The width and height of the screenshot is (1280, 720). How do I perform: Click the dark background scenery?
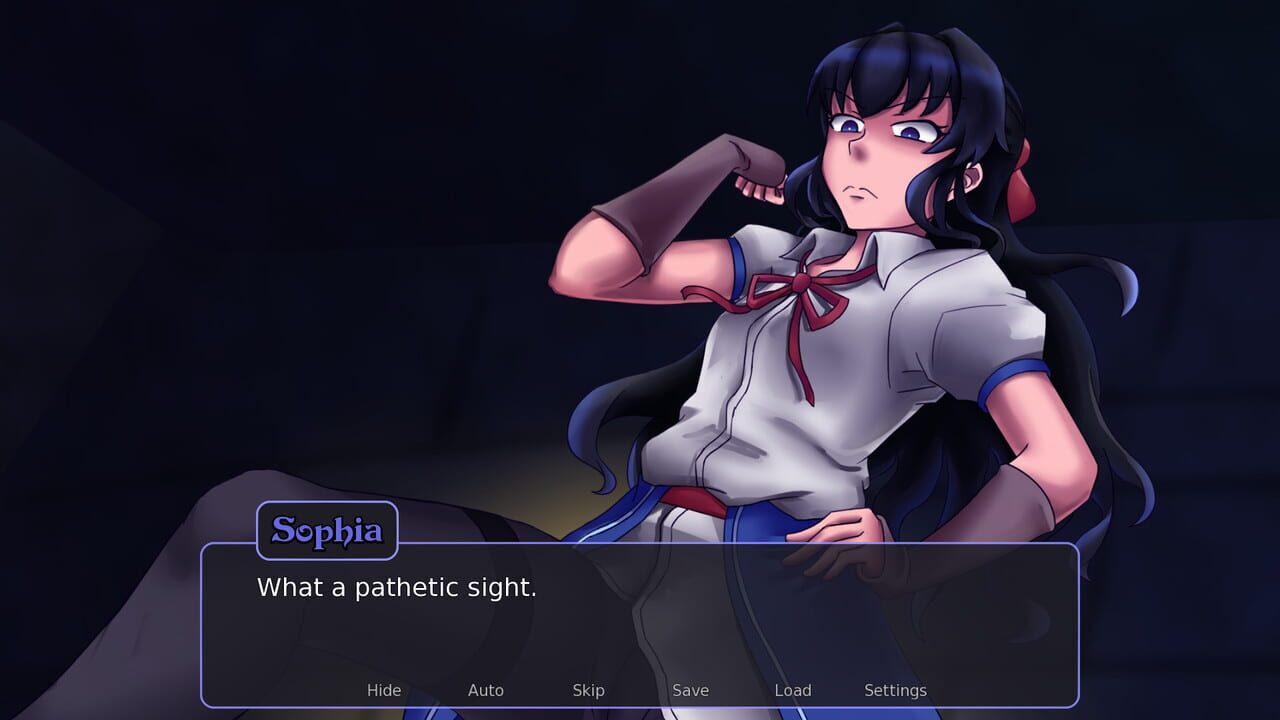pos(150,200)
